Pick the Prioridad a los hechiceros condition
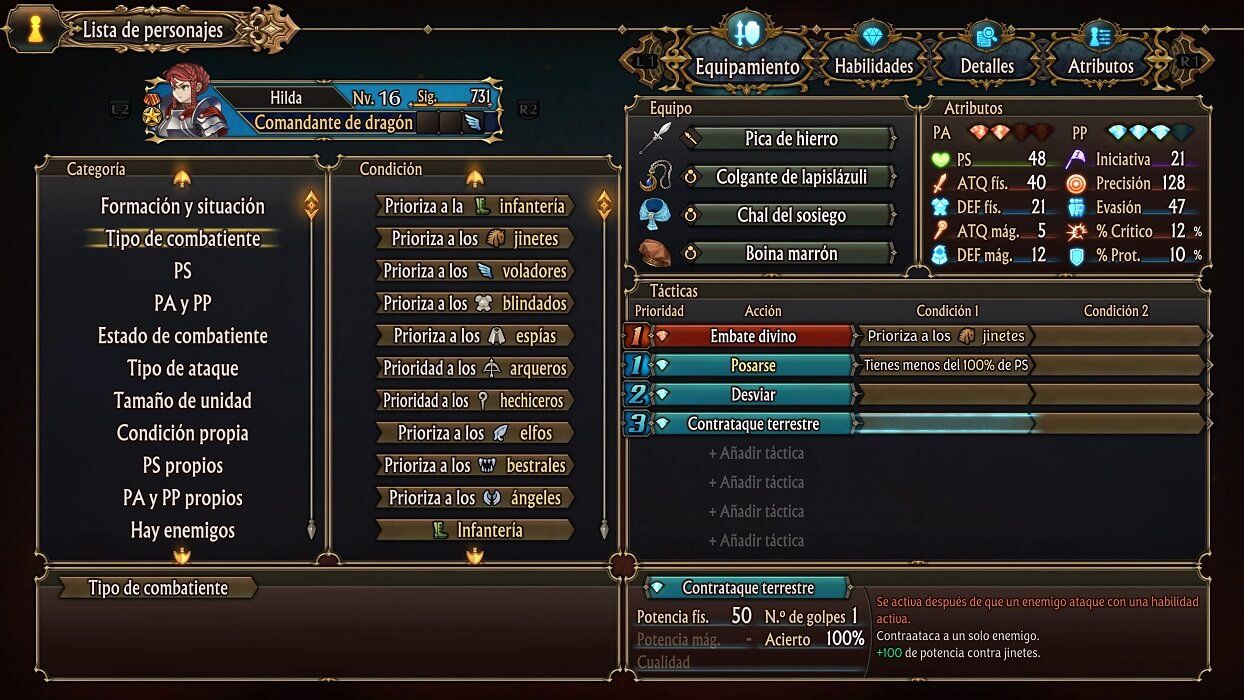 click(475, 400)
